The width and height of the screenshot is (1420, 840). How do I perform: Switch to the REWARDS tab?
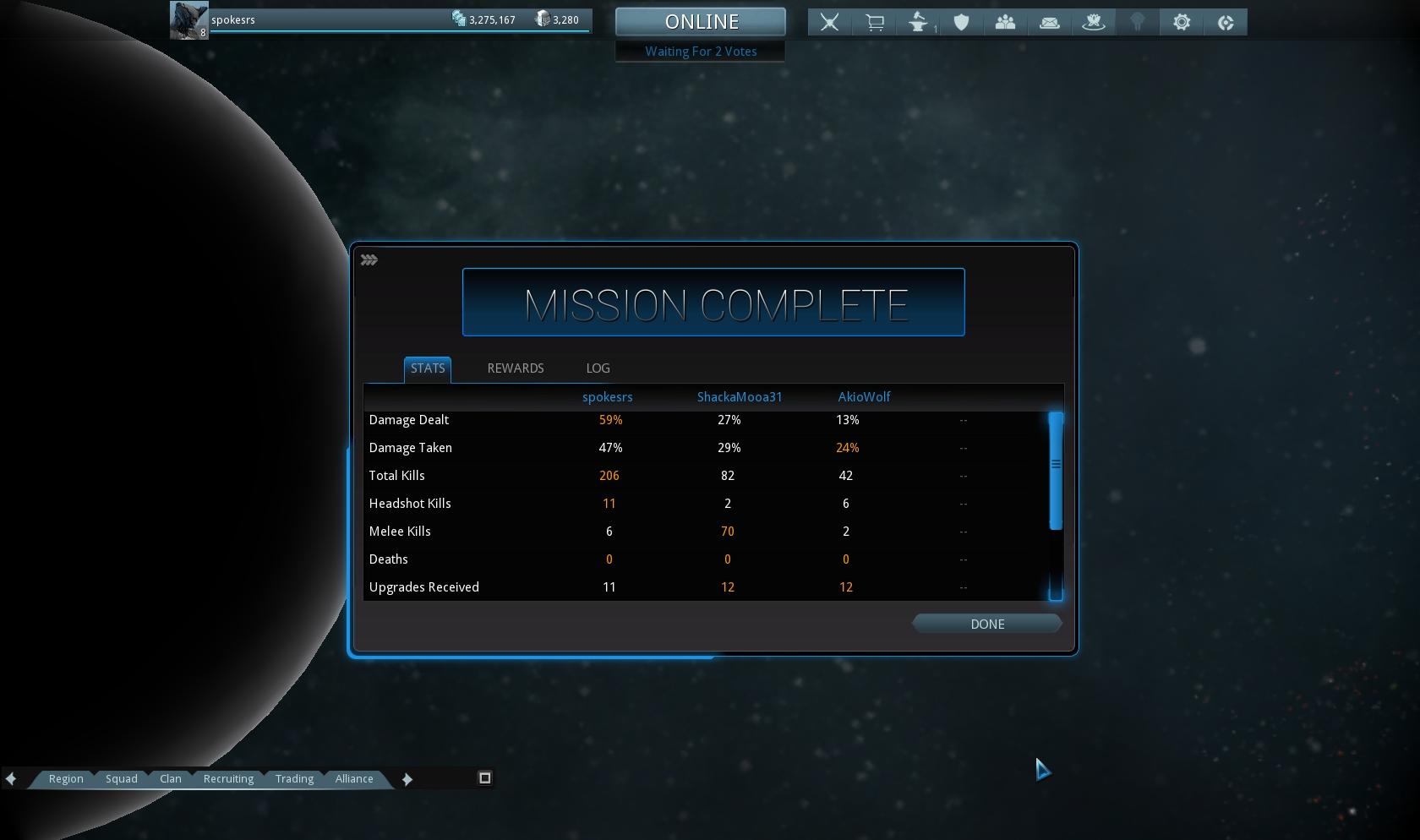tap(516, 368)
